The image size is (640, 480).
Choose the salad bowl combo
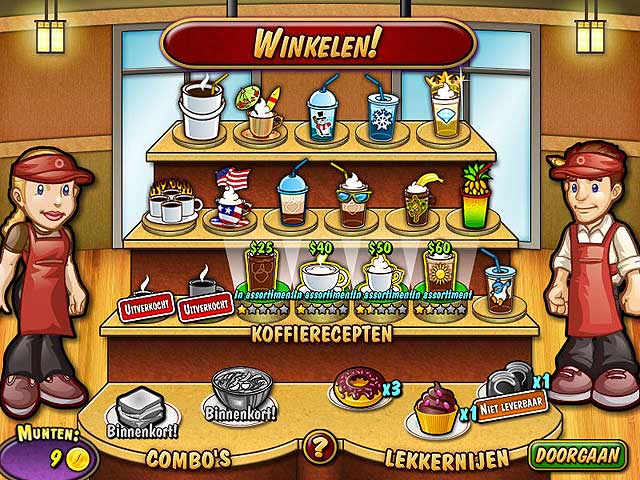click(x=238, y=391)
